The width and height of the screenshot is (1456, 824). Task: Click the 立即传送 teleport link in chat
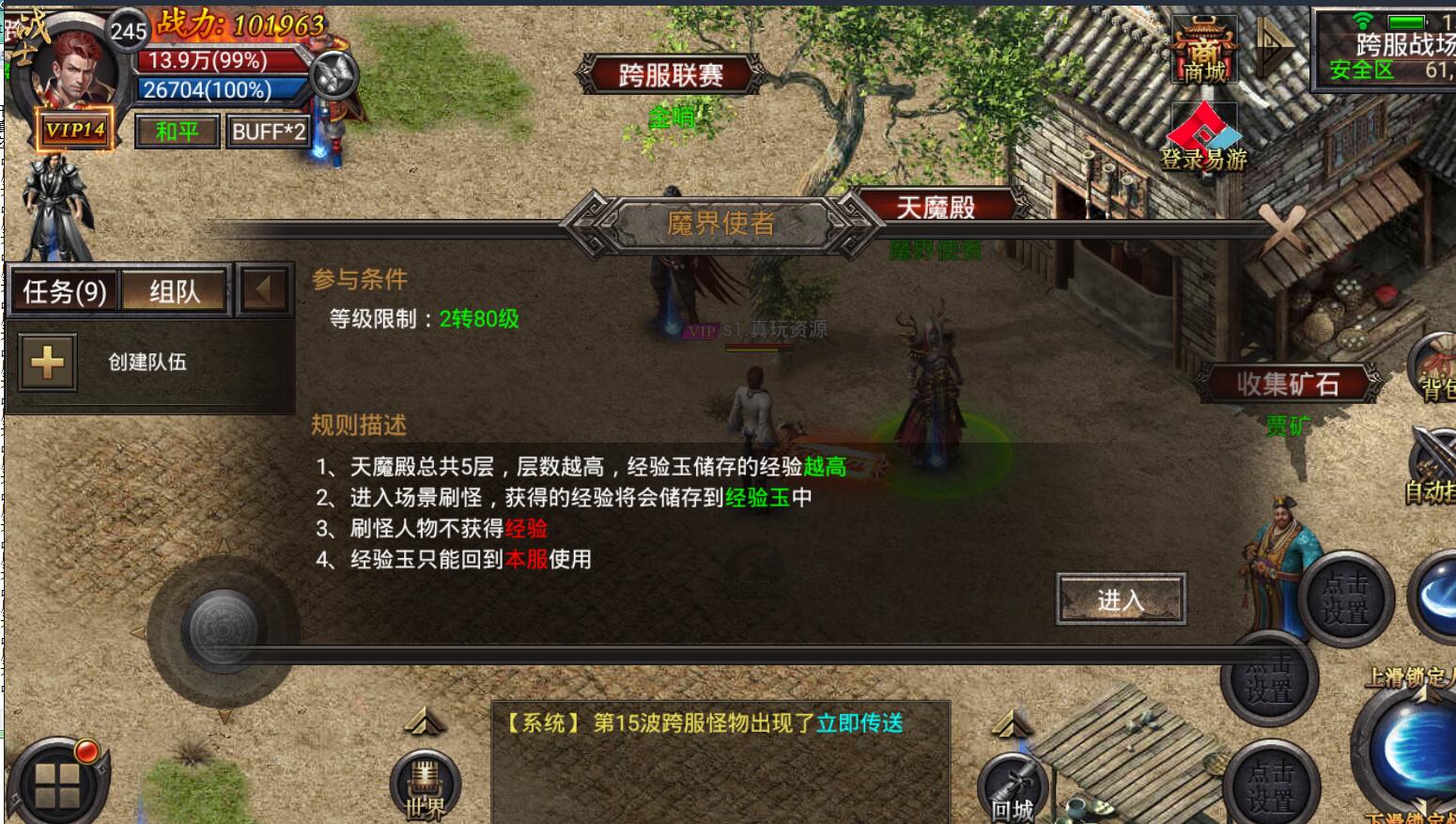[860, 723]
